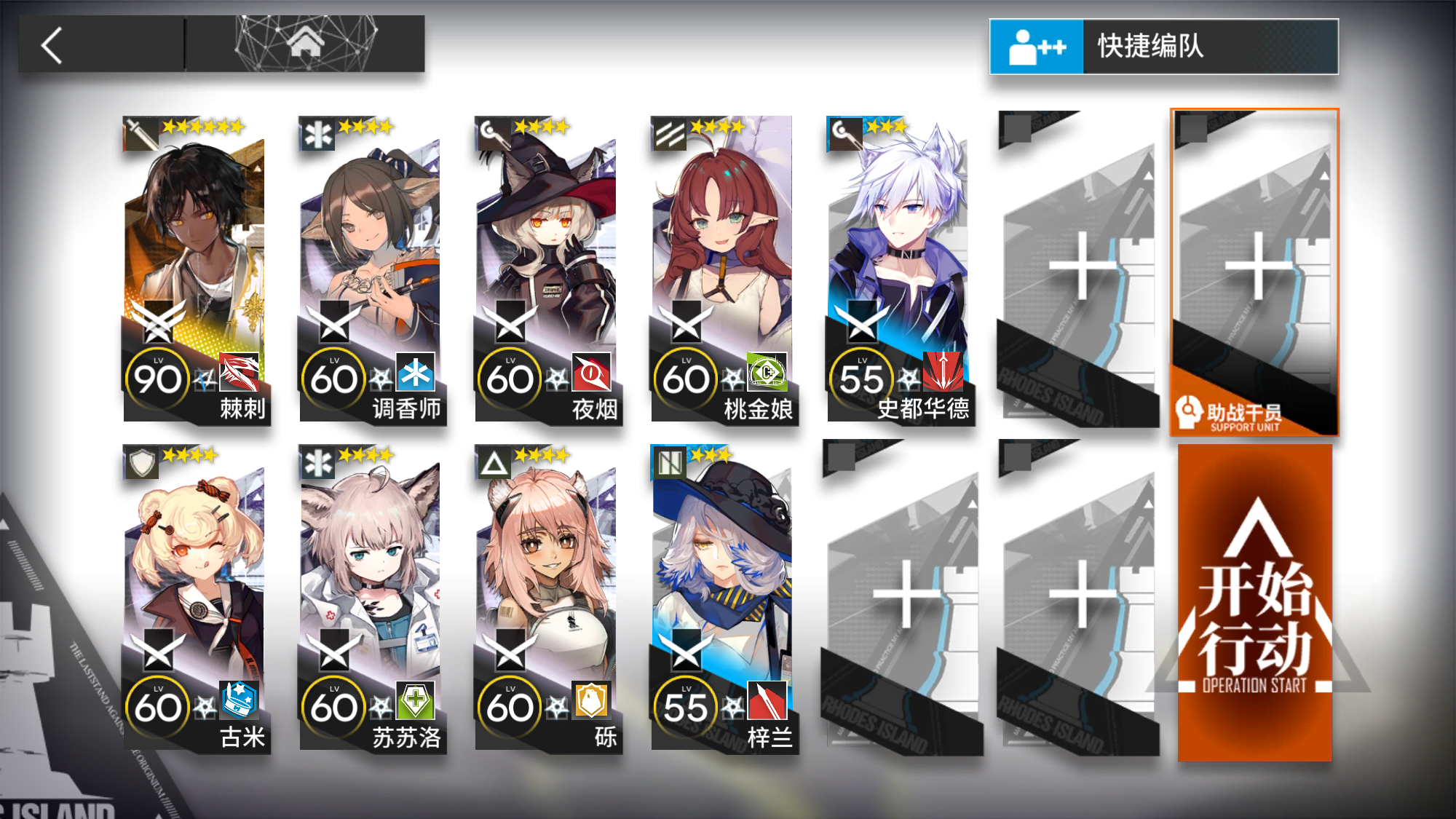Open the 快捷编队 quick formation panel
Image resolution: width=1456 pixels, height=819 pixels.
point(1165,46)
